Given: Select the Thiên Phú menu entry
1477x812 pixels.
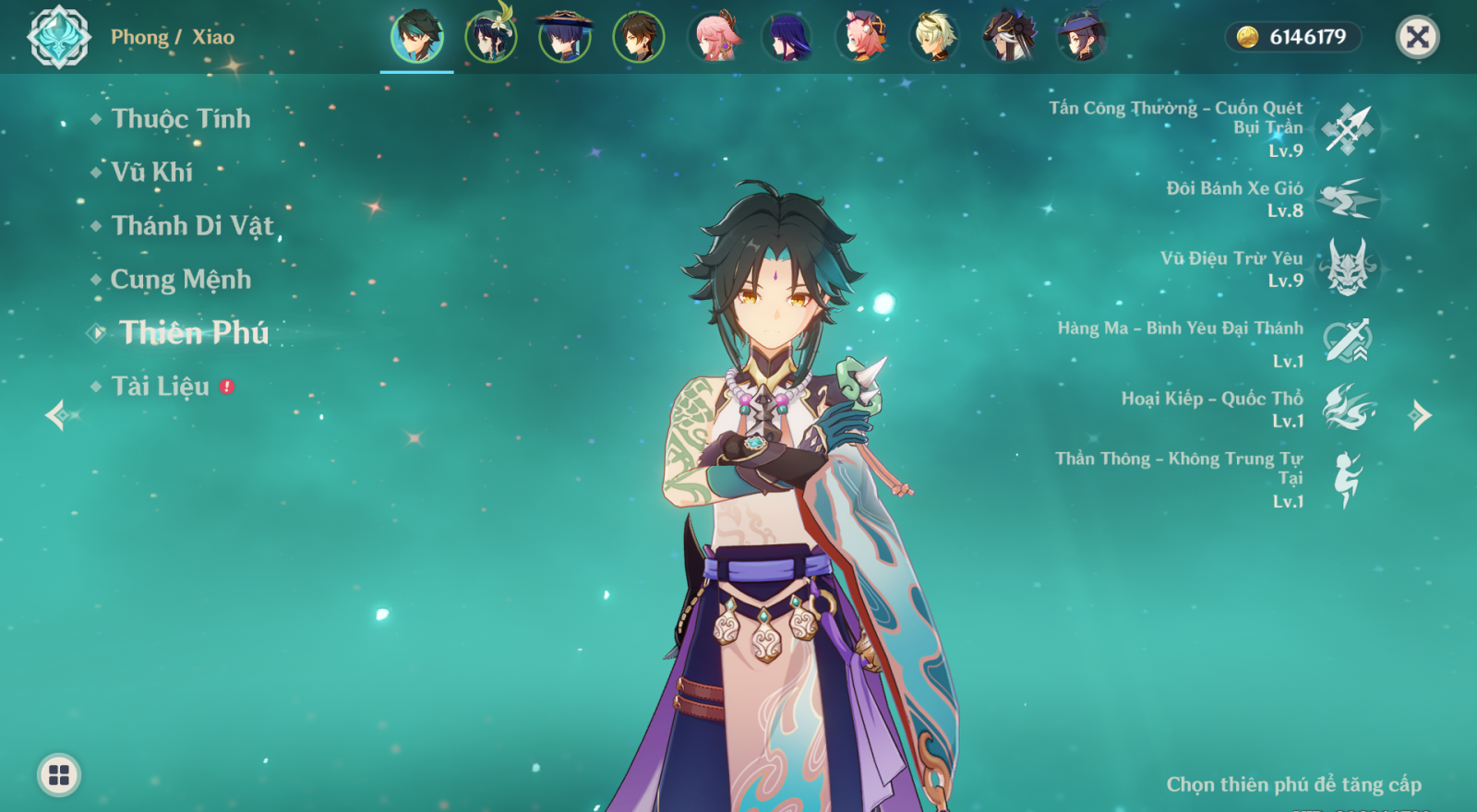Looking at the screenshot, I should (x=194, y=333).
